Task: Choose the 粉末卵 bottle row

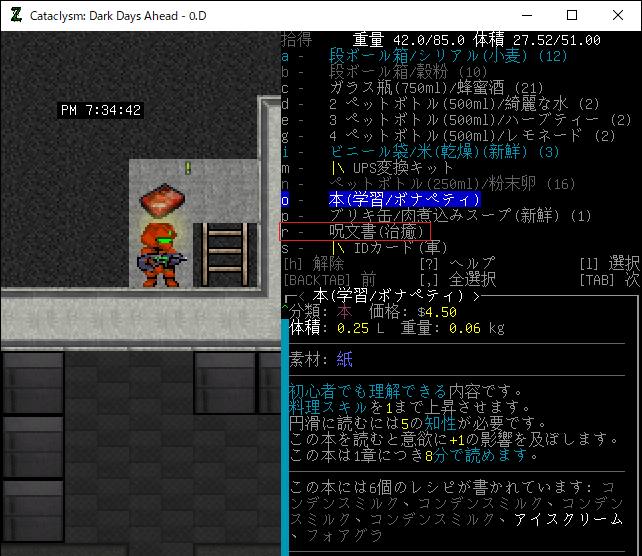Action: tap(438, 184)
